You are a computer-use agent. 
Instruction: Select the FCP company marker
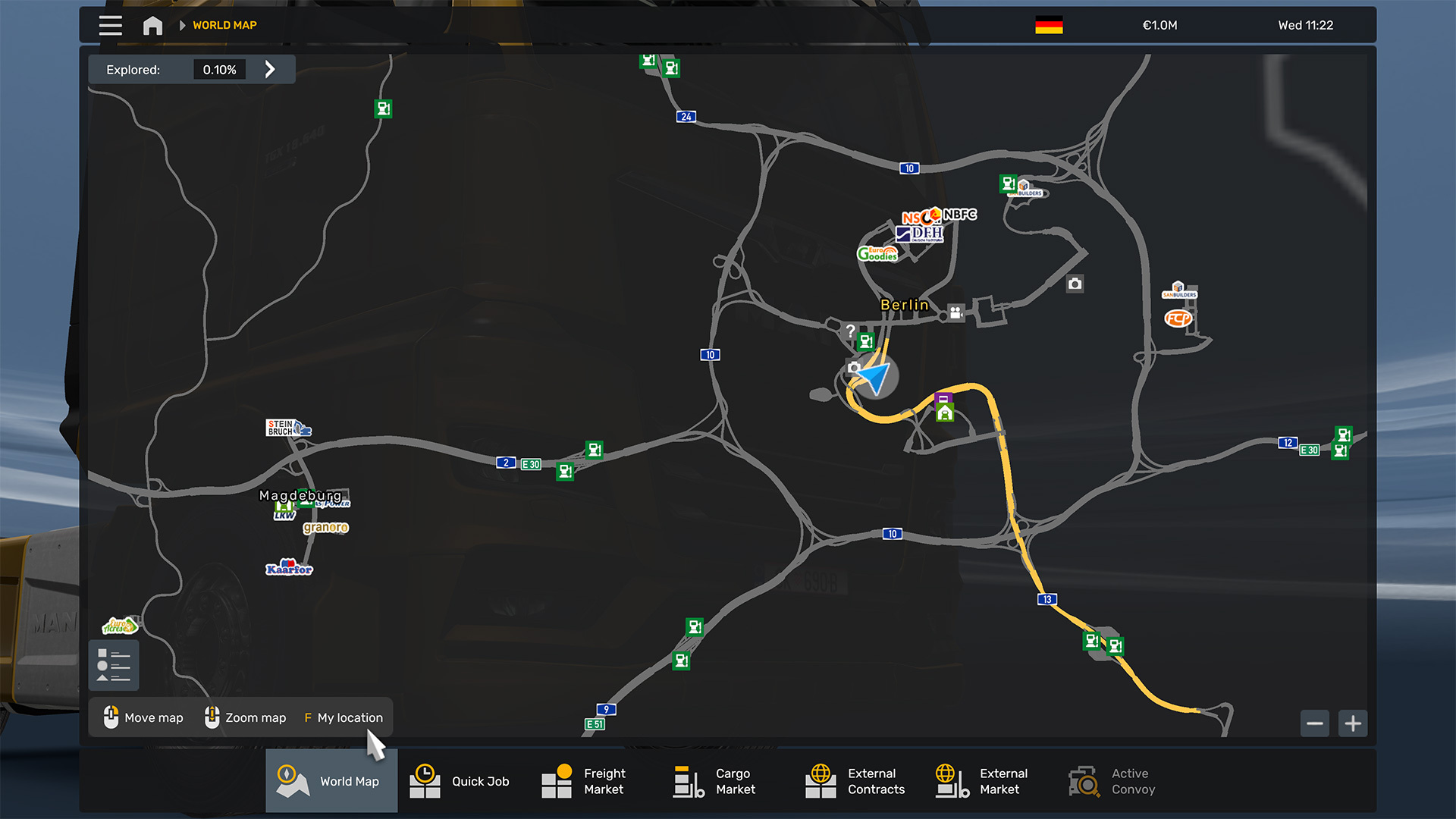pos(1178,318)
